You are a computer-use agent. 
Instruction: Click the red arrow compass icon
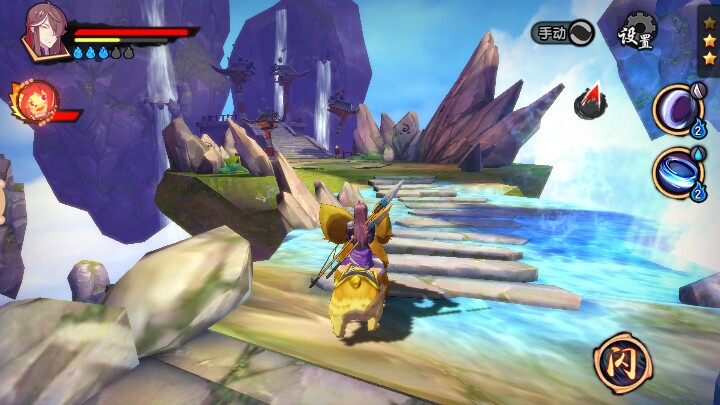pyautogui.click(x=589, y=100)
